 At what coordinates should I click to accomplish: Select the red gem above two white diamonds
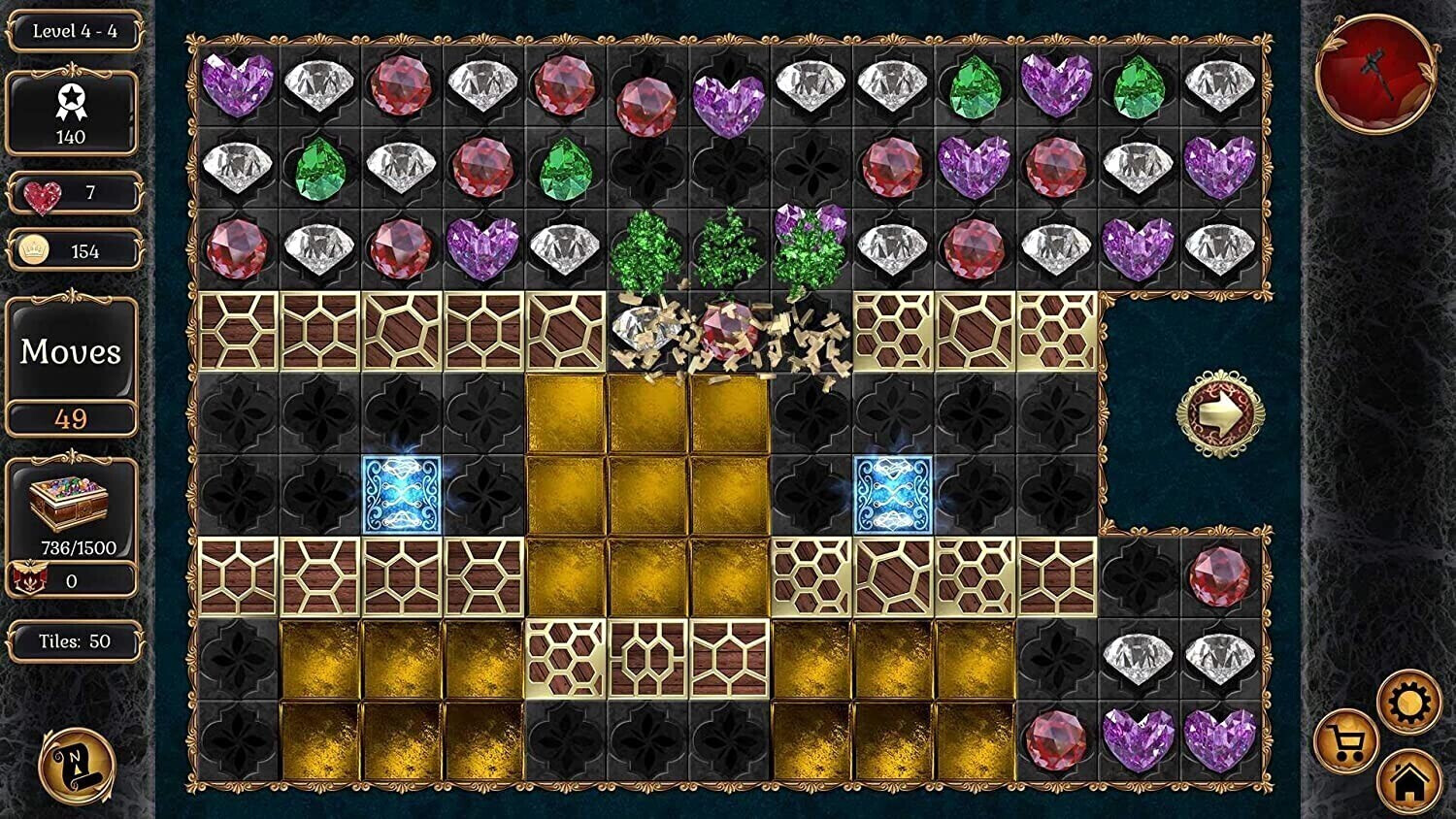click(x=1219, y=576)
